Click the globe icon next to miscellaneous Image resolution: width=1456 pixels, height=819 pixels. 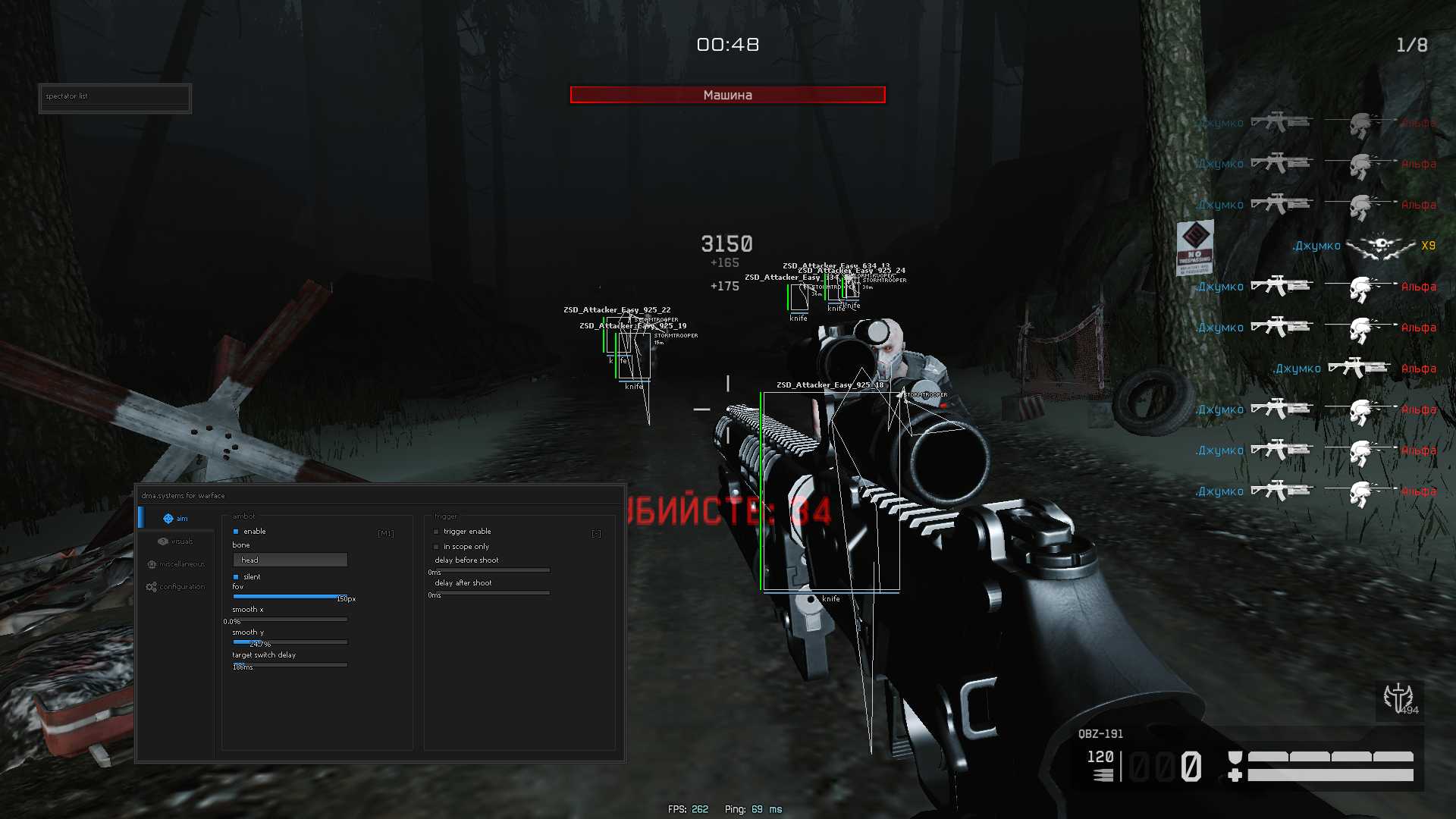[152, 563]
